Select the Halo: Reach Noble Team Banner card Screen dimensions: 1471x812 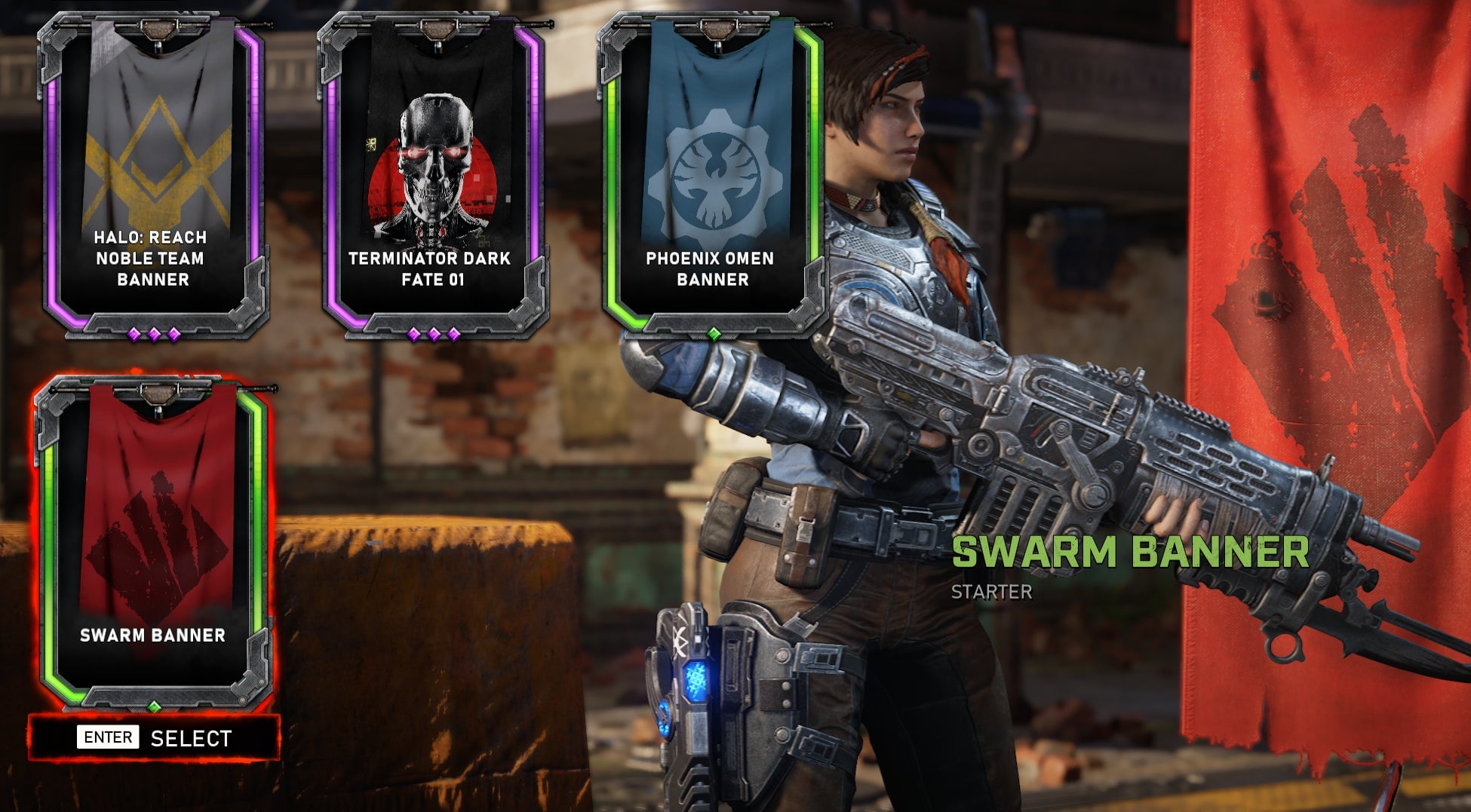tap(153, 175)
